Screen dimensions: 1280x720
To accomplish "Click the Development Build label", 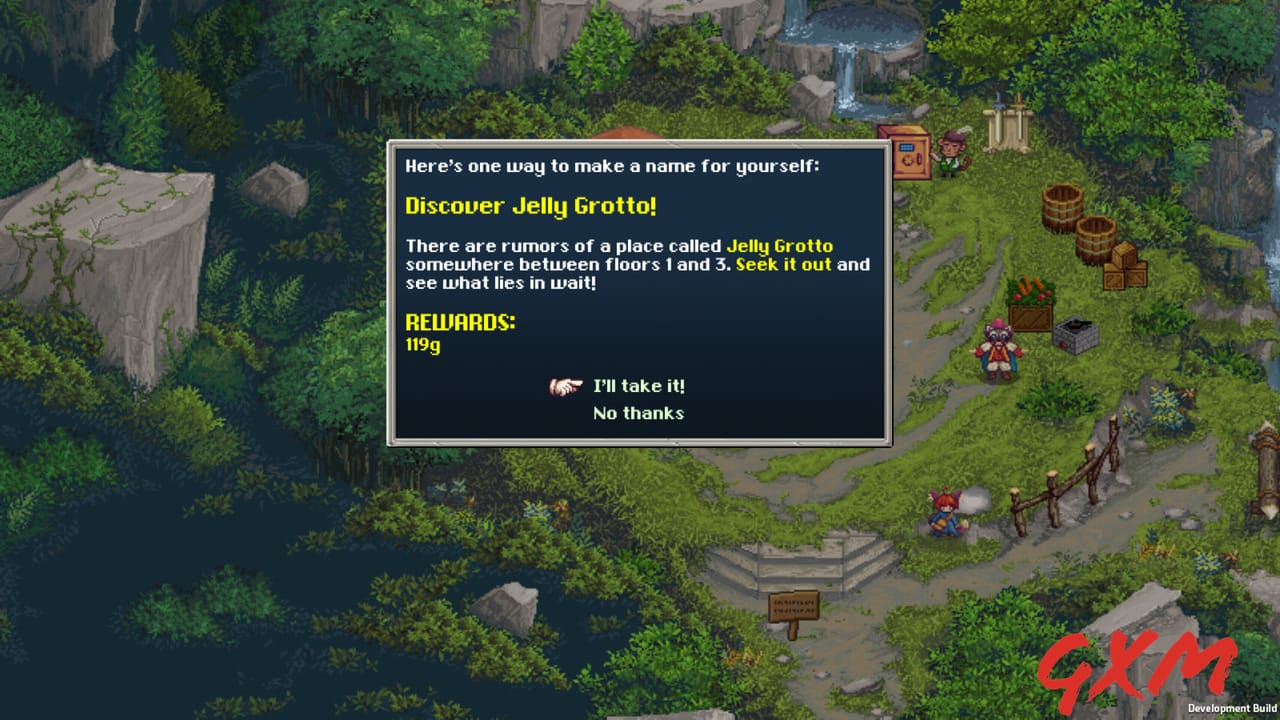I will tap(1233, 707).
